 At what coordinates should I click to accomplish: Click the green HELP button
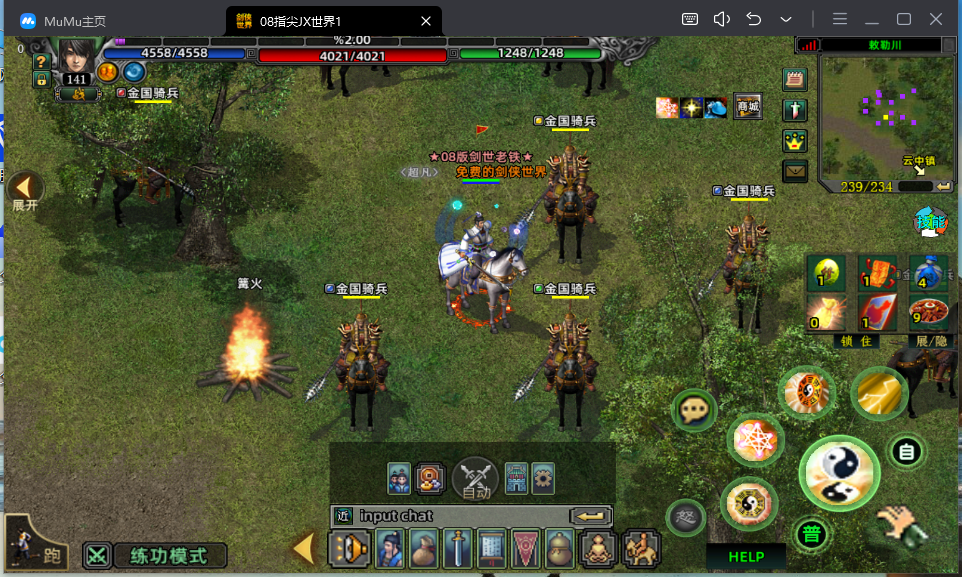[x=746, y=557]
